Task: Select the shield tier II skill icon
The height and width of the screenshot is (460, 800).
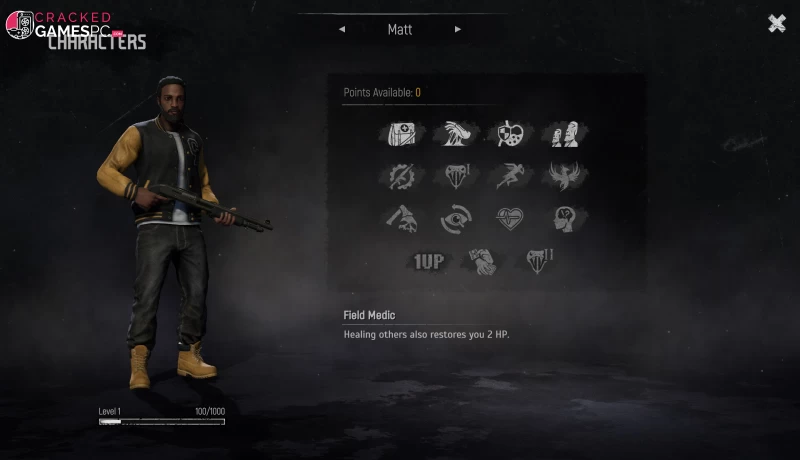Action: pyautogui.click(x=538, y=262)
